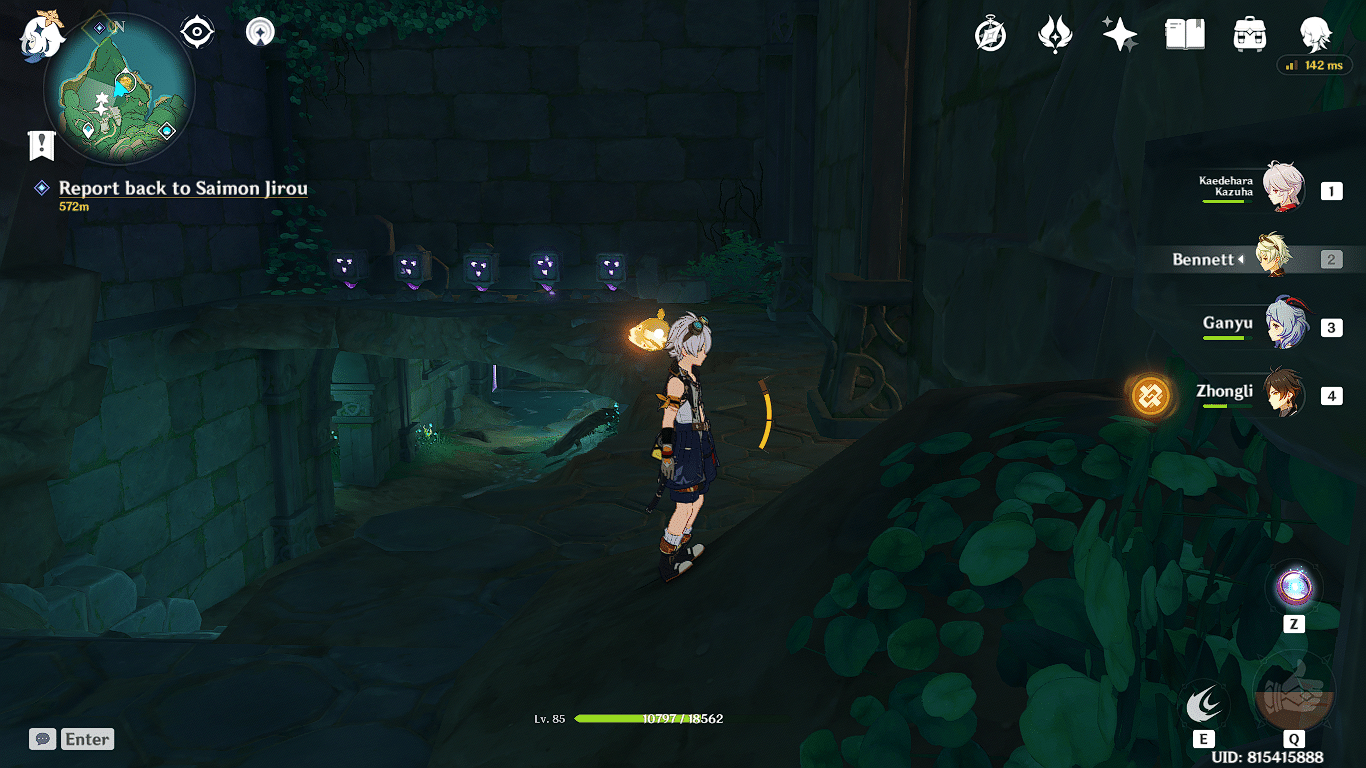Open the Archive book
This screenshot has height=768, width=1366.
(x=1184, y=33)
